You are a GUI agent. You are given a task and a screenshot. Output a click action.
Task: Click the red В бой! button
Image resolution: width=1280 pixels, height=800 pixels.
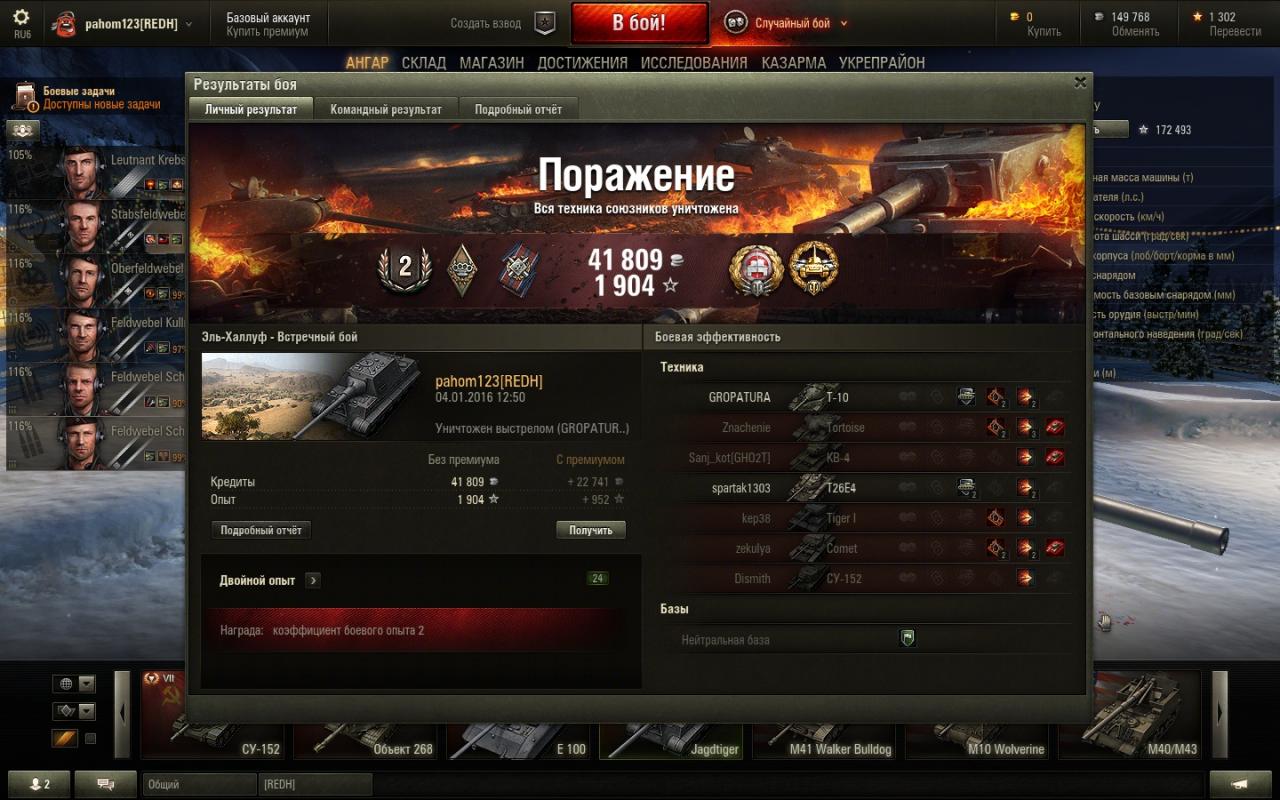point(639,23)
